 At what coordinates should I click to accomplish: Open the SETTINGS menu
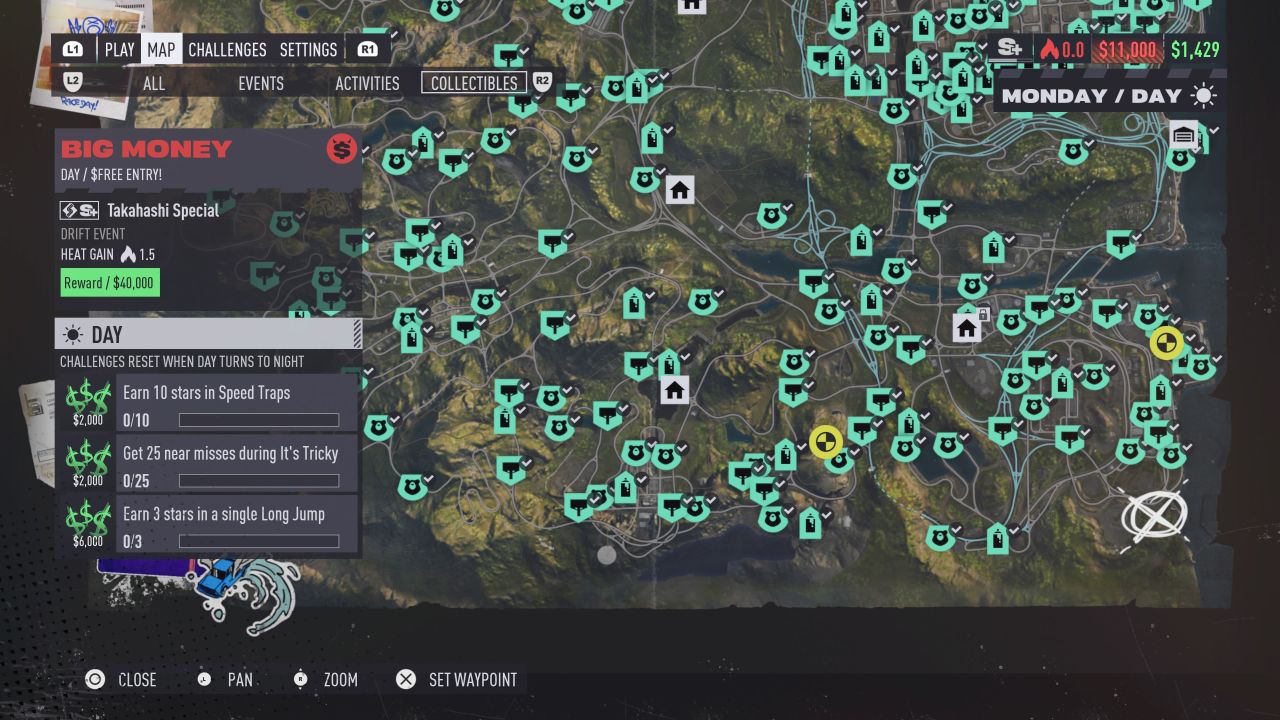coord(308,49)
